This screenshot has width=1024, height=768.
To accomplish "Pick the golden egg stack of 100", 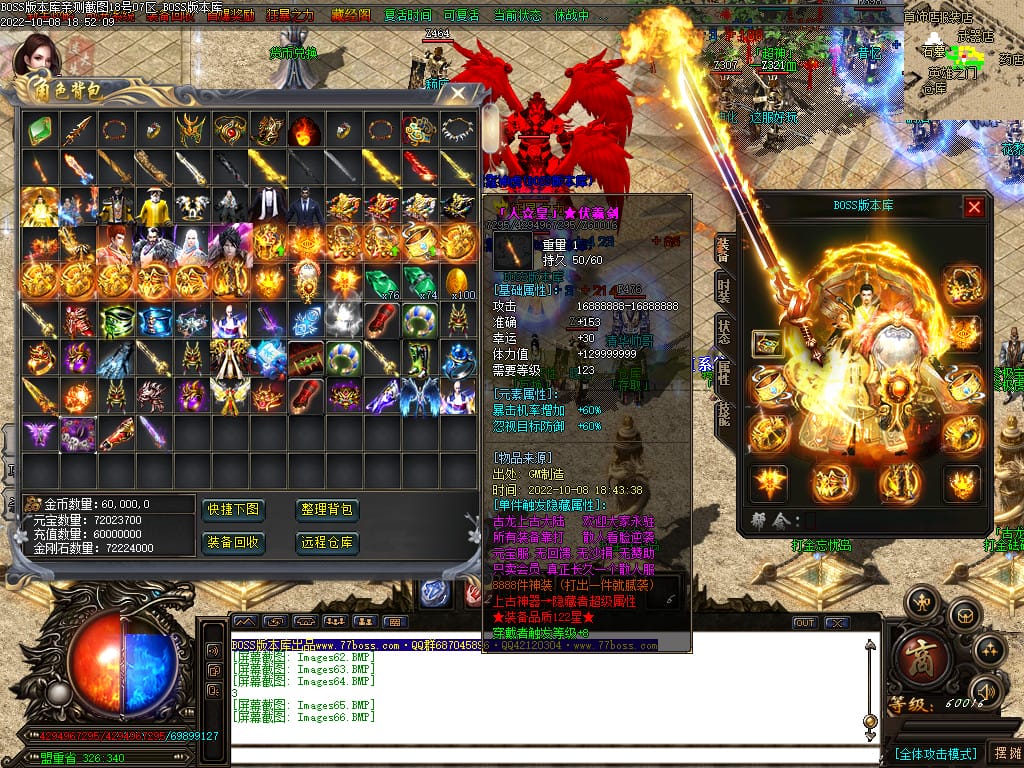I will (x=460, y=281).
